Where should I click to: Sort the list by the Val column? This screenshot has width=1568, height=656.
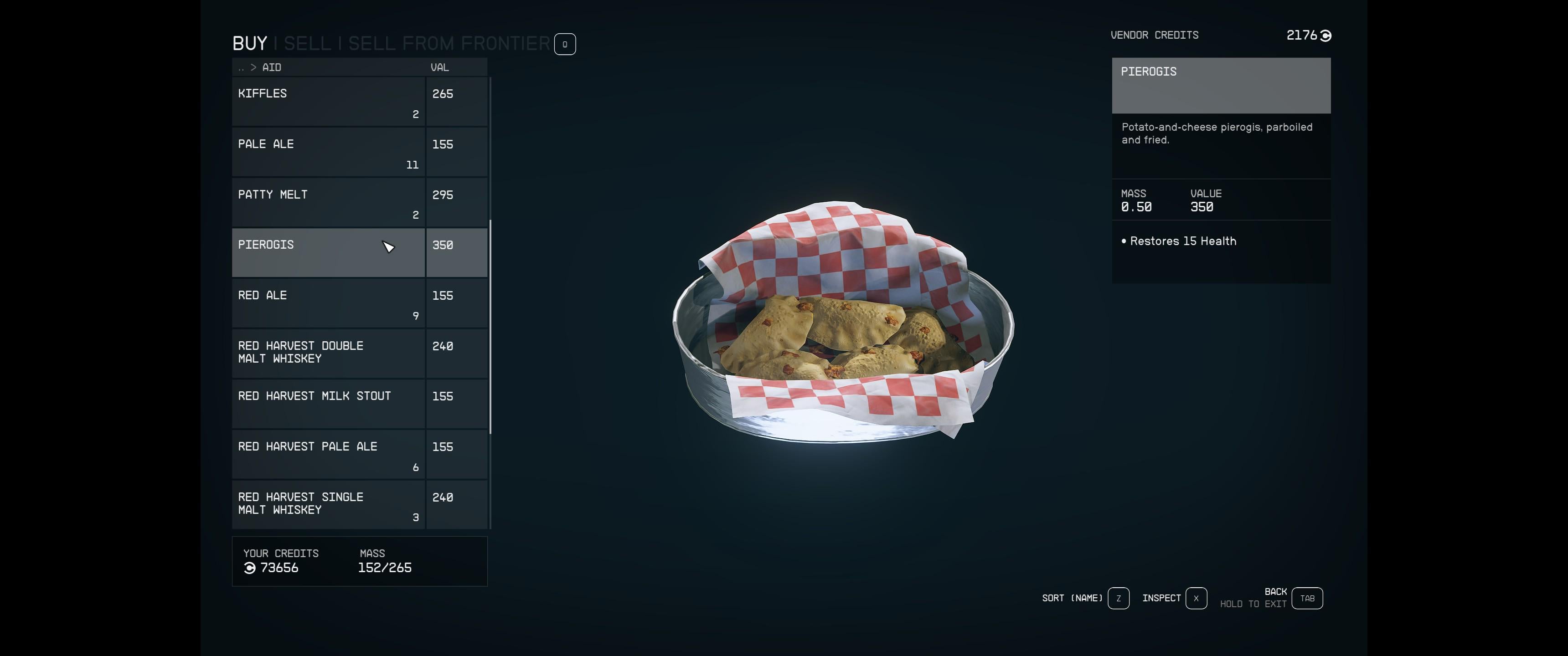[x=439, y=67]
